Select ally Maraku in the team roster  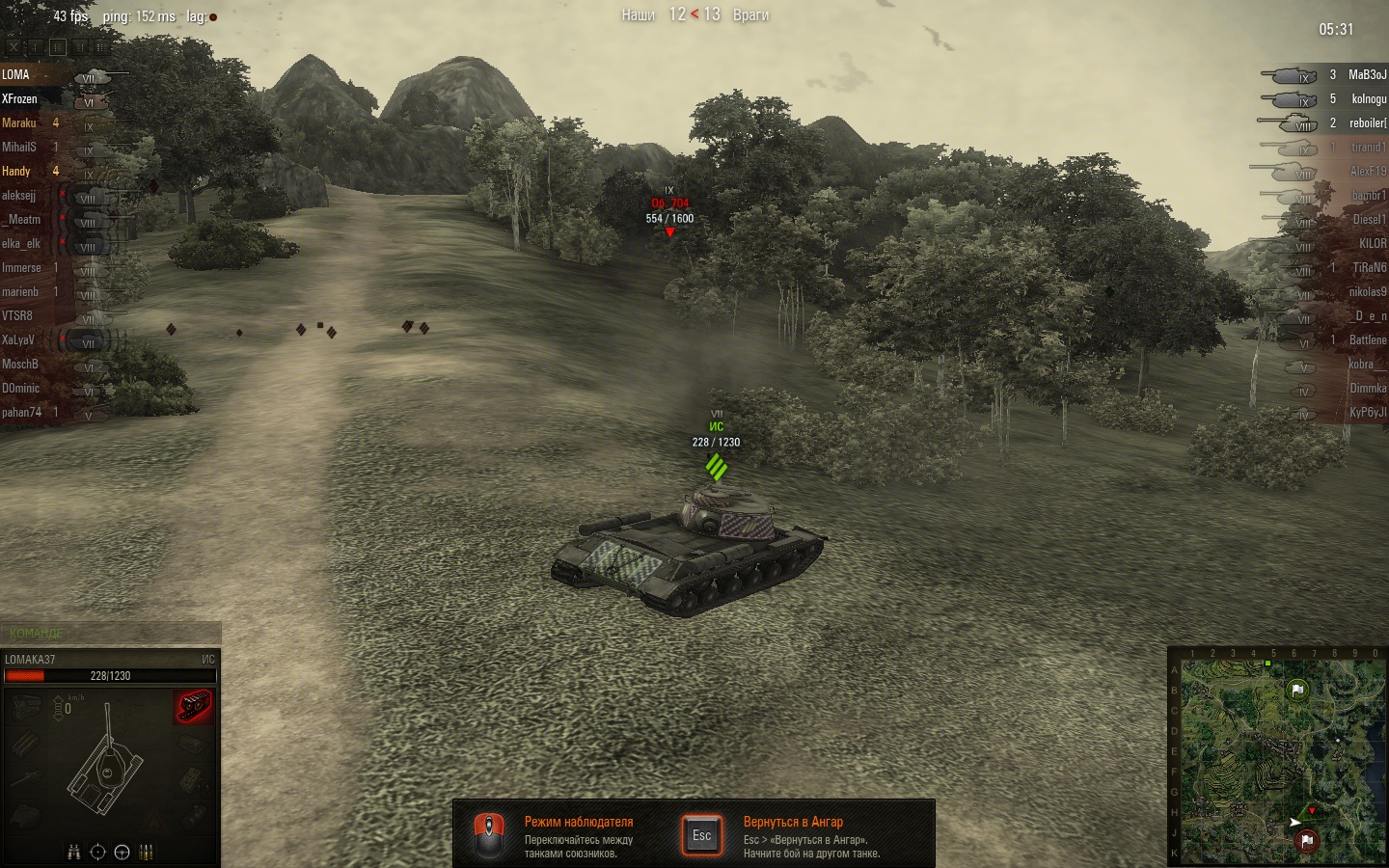click(19, 122)
